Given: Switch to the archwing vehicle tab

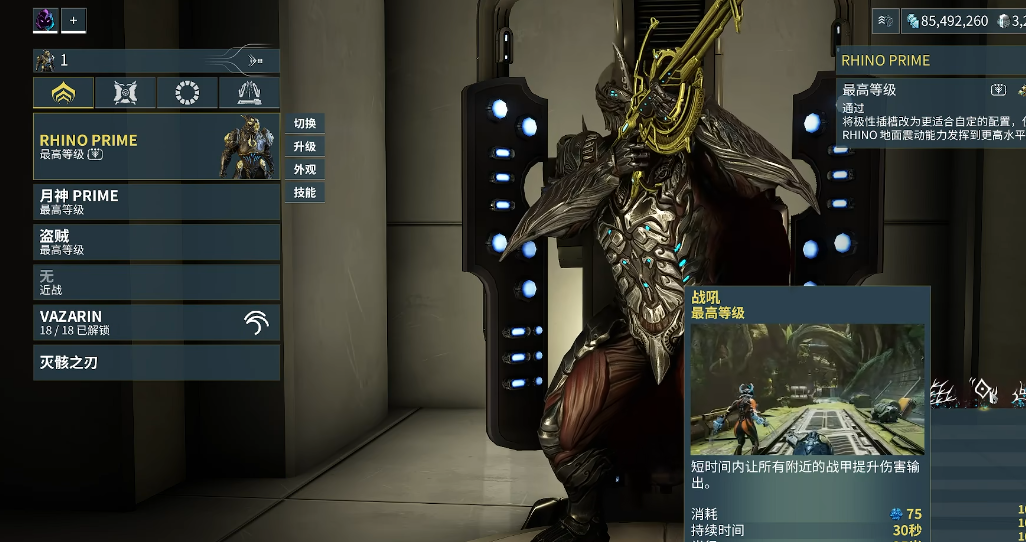Looking at the screenshot, I should point(249,93).
